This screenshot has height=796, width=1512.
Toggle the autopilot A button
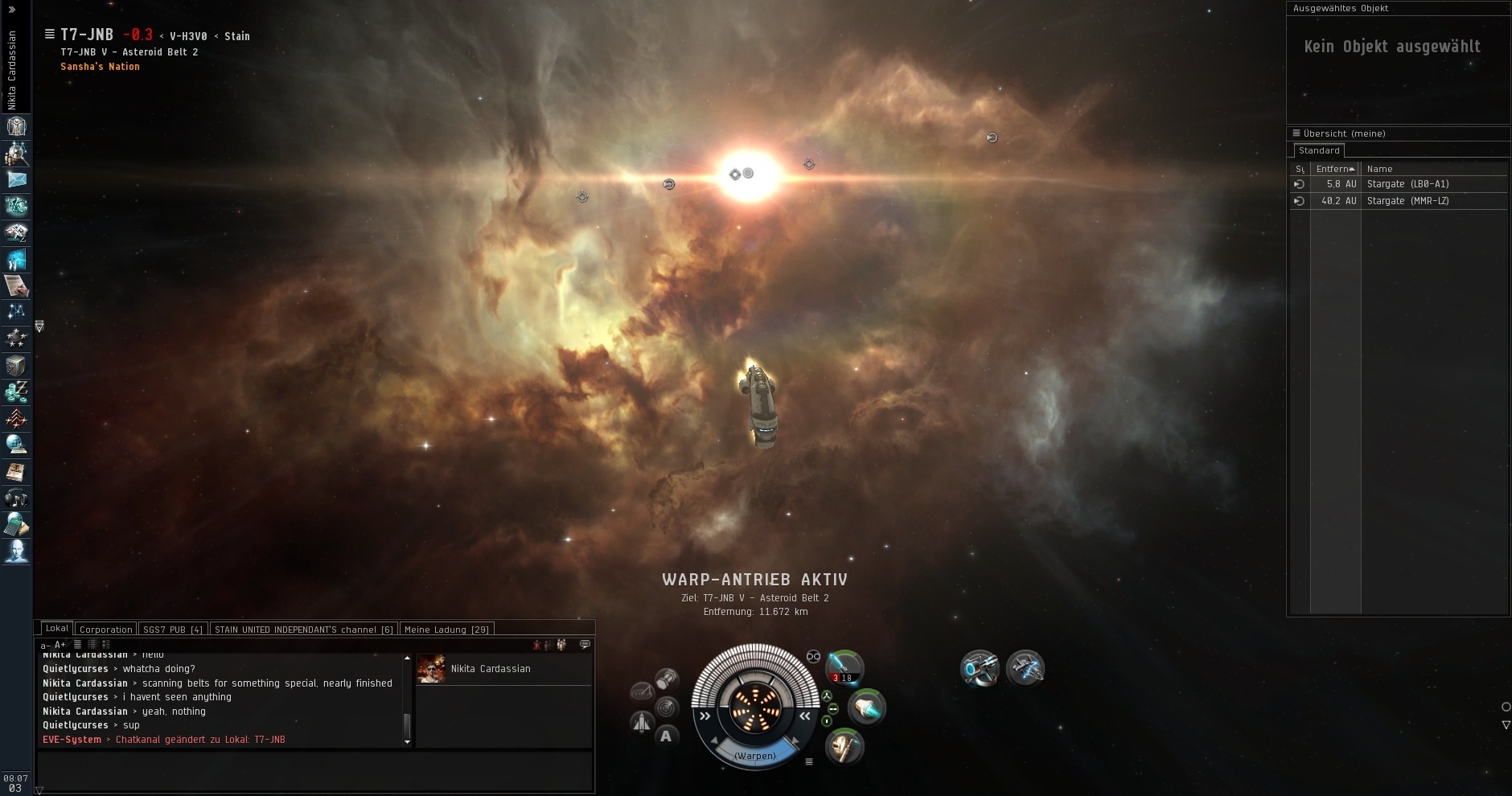(x=666, y=736)
